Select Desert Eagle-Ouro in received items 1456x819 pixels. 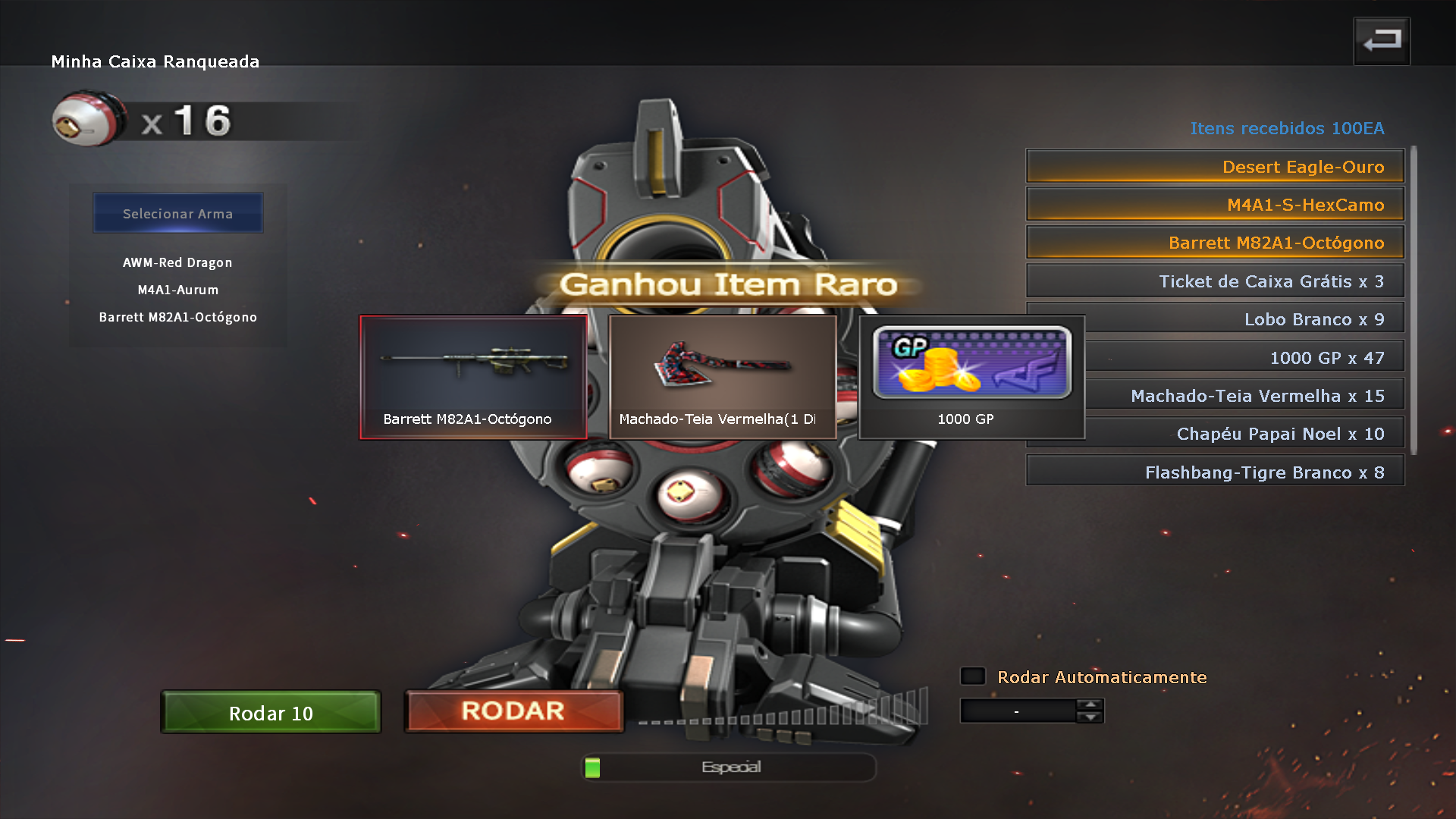pyautogui.click(x=1214, y=167)
